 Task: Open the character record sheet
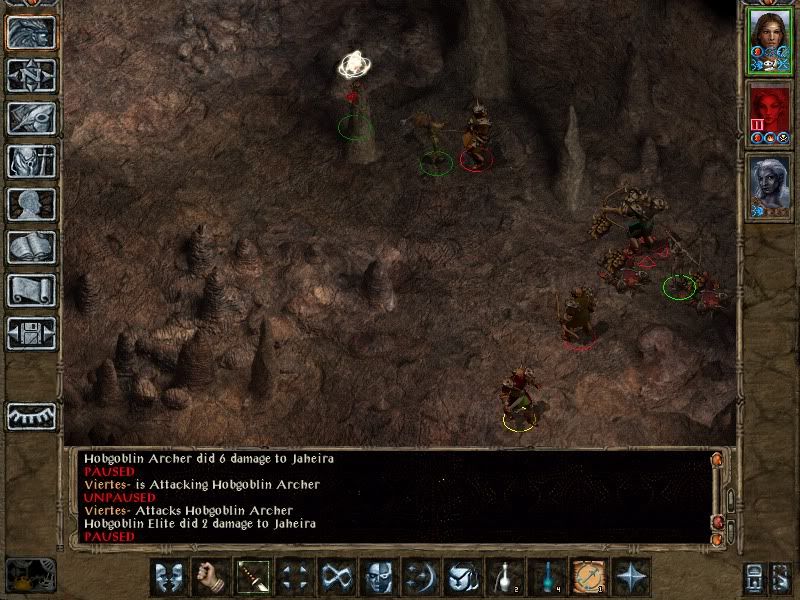pos(31,204)
